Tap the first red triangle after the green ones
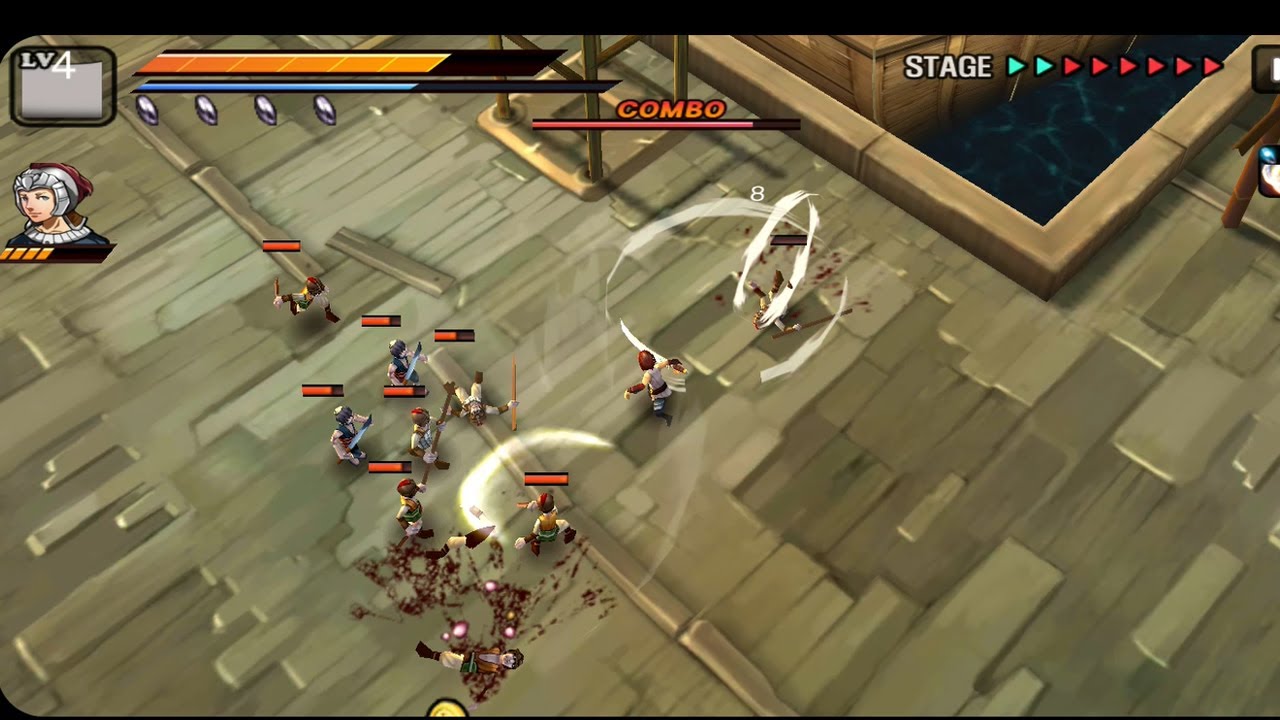Viewport: 1280px width, 720px height. [x=1070, y=66]
